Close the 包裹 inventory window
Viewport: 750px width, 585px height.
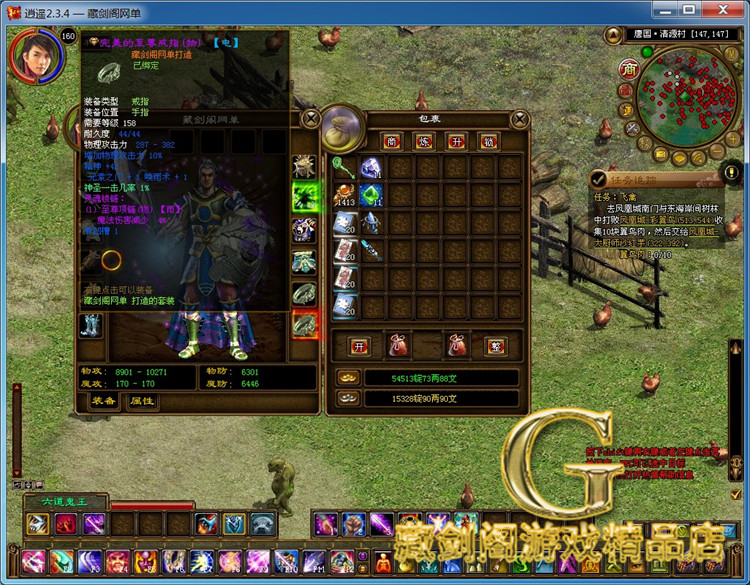pyautogui.click(x=520, y=119)
